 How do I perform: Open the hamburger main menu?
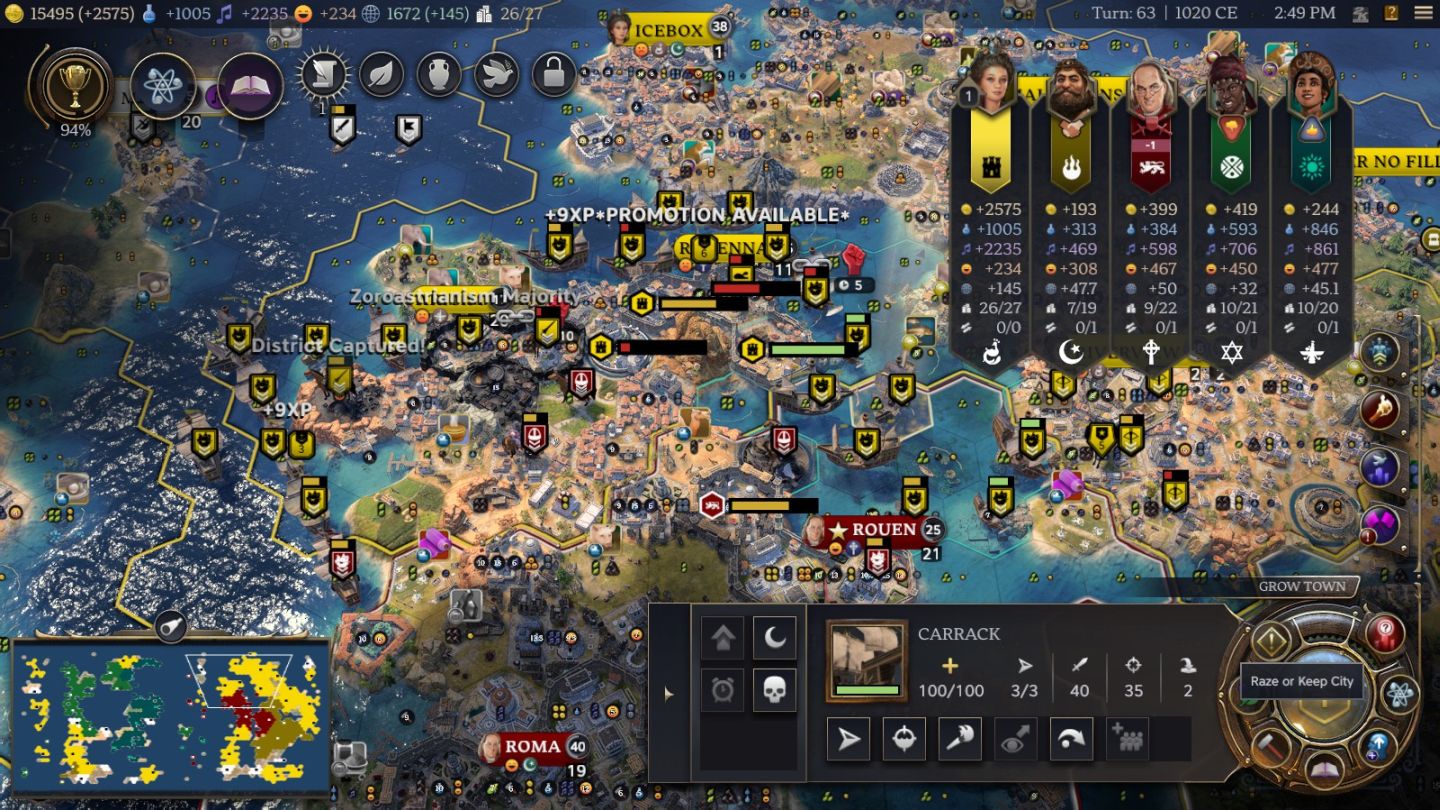pyautogui.click(x=1422, y=13)
